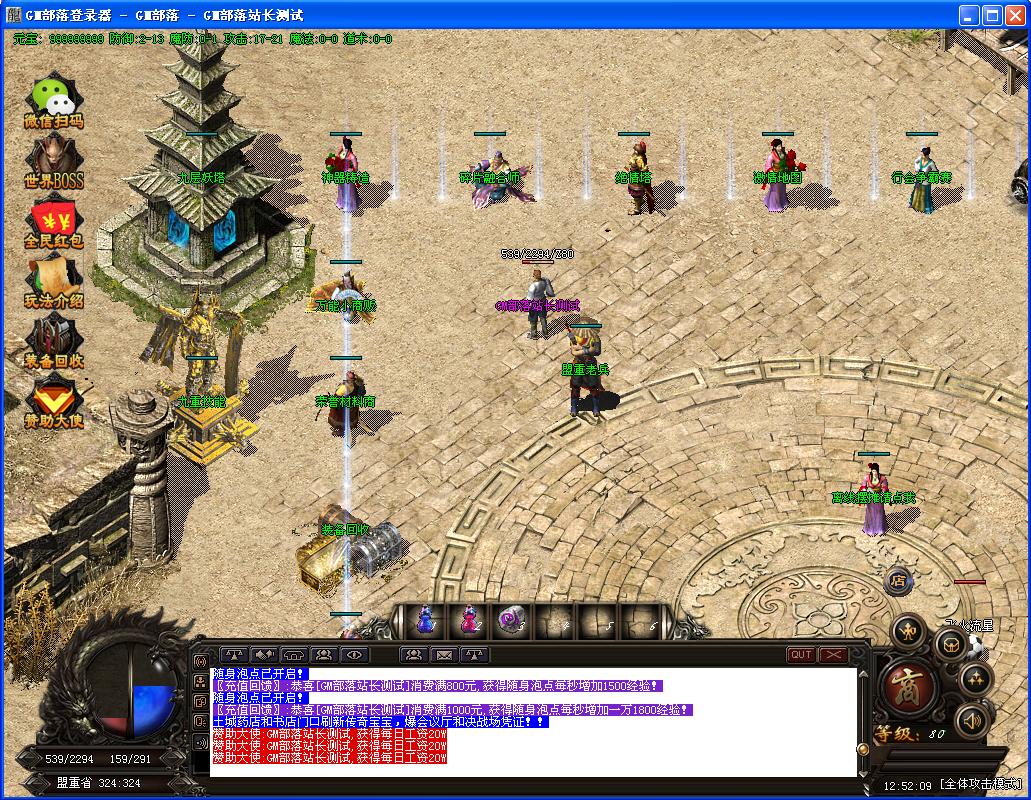This screenshot has height=800, width=1031.
Task: Close the game with the red X button
Action: coord(833,655)
